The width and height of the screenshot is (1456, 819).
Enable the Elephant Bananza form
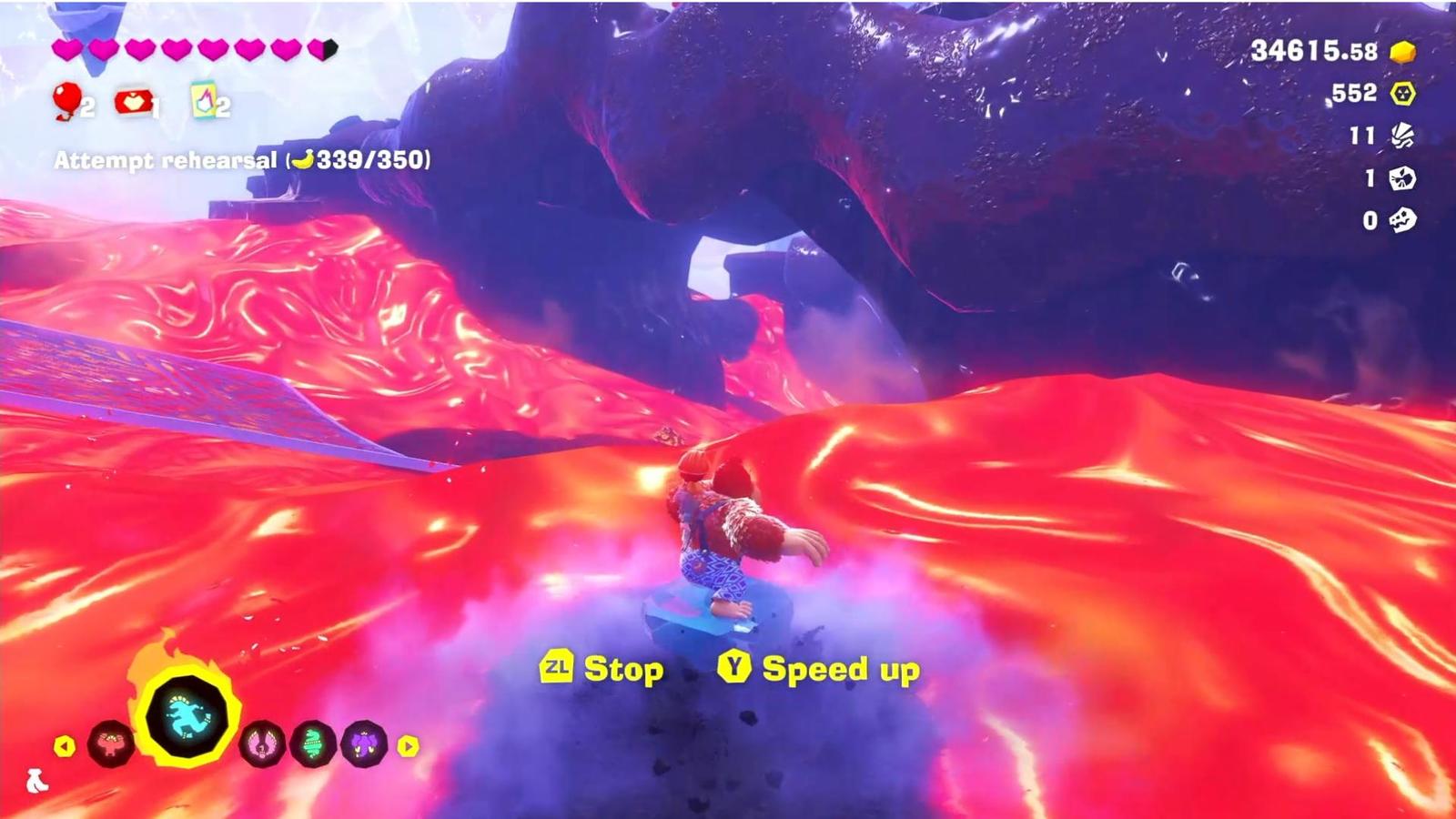tap(363, 744)
